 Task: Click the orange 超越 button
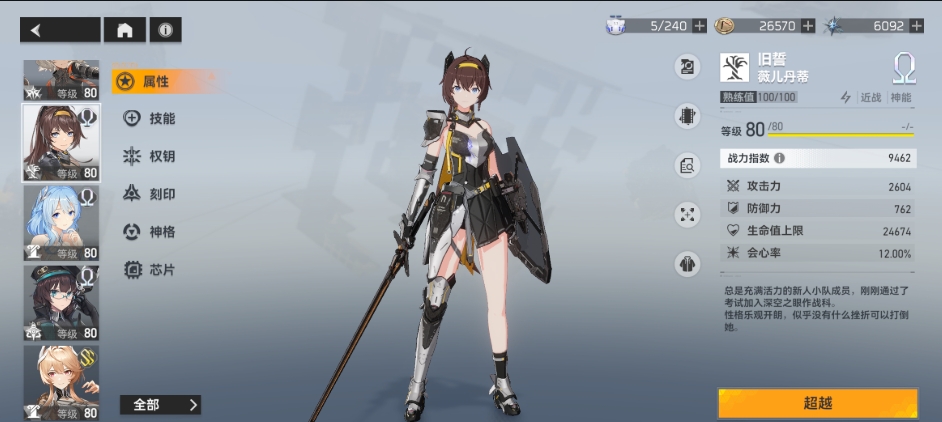coord(817,403)
